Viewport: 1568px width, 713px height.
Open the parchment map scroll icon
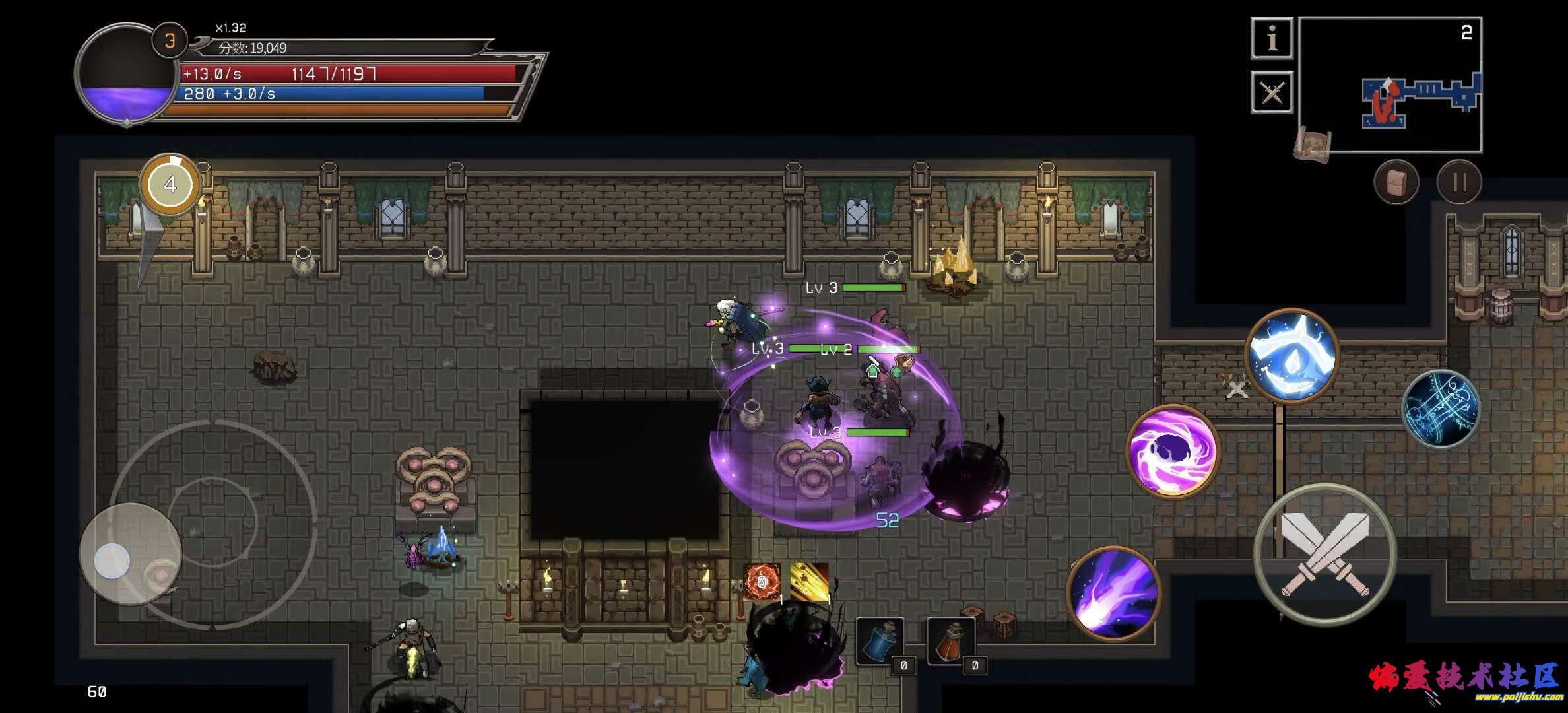point(1312,144)
